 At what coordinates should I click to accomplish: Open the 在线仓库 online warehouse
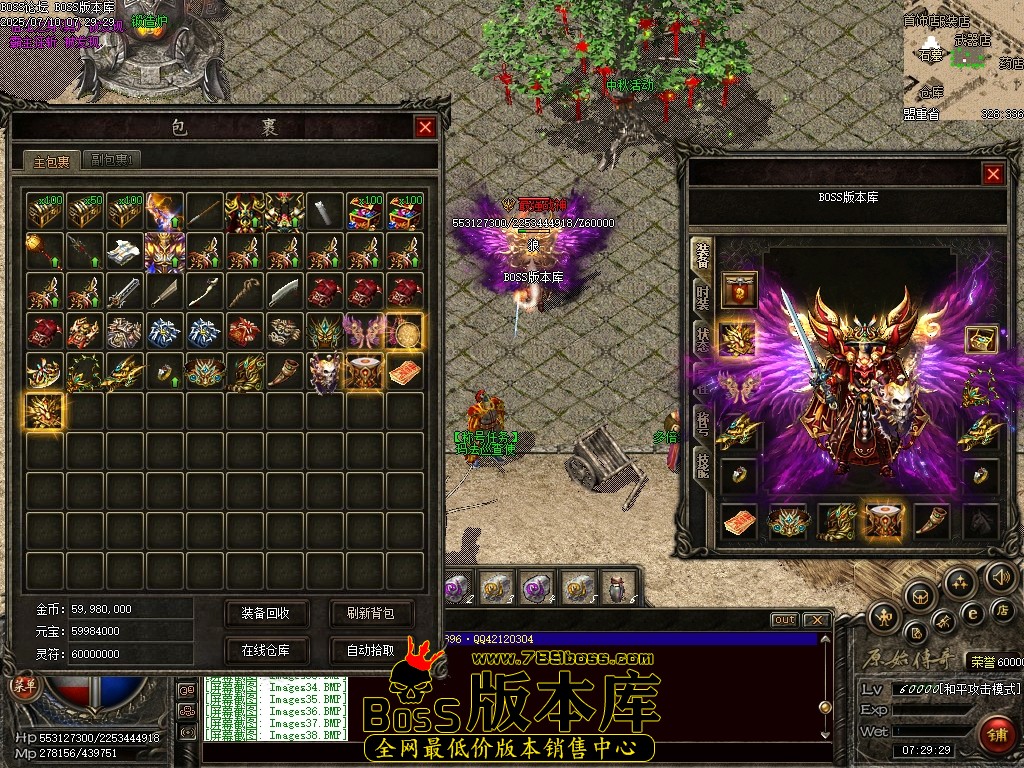point(265,650)
